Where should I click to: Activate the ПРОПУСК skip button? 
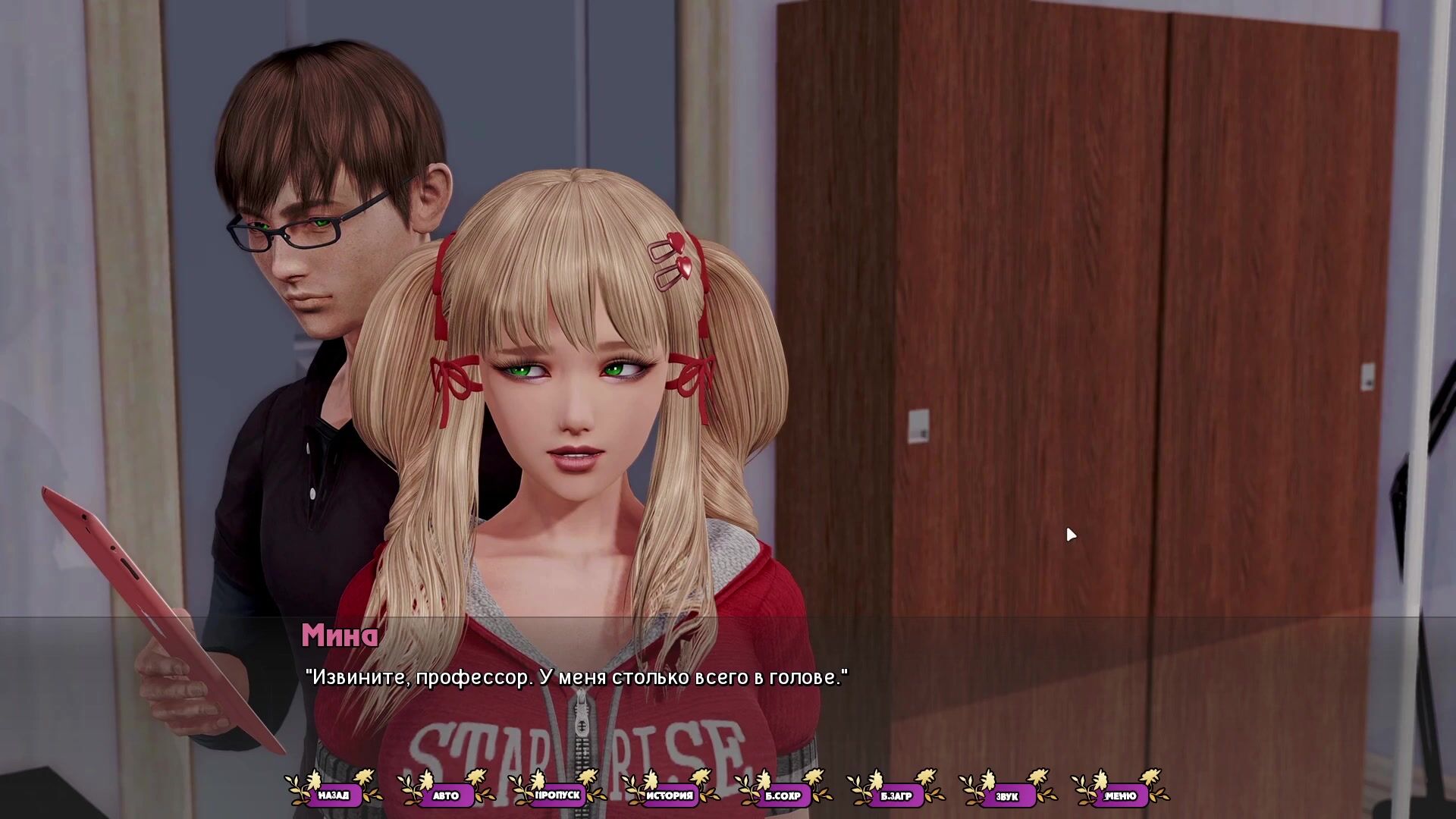tap(558, 795)
